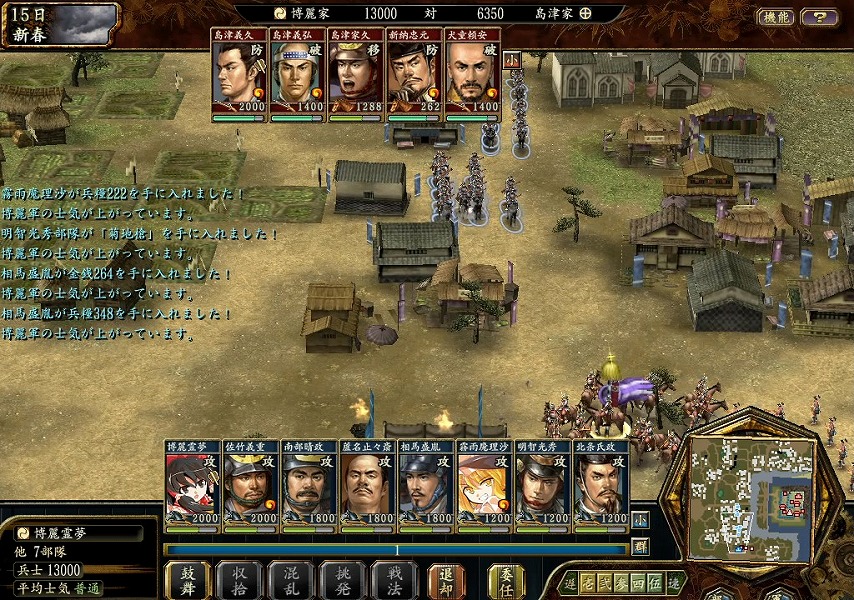Open the 戦法 tactics command

pos(393,580)
